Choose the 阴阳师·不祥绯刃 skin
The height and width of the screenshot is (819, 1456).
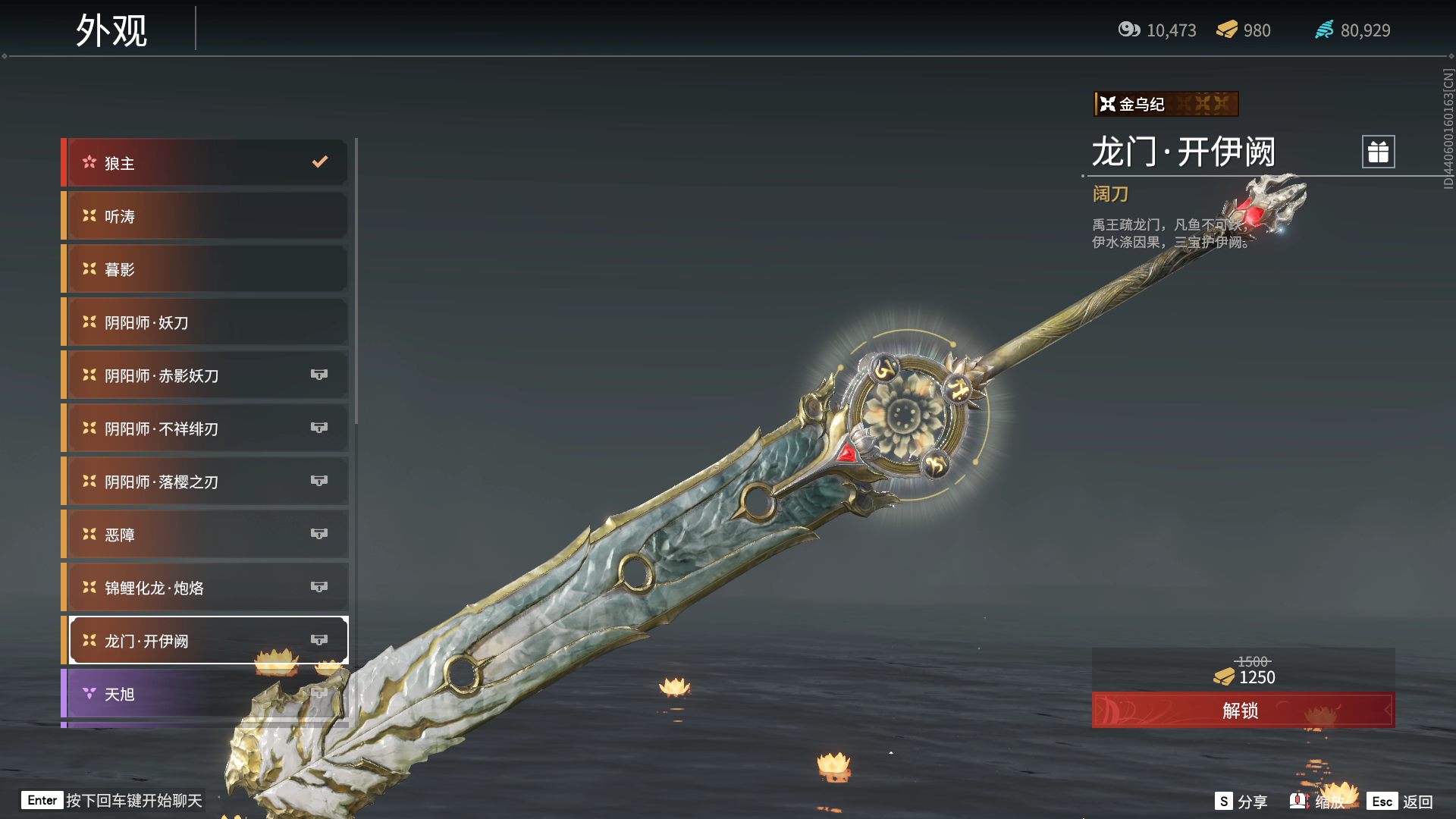click(206, 428)
